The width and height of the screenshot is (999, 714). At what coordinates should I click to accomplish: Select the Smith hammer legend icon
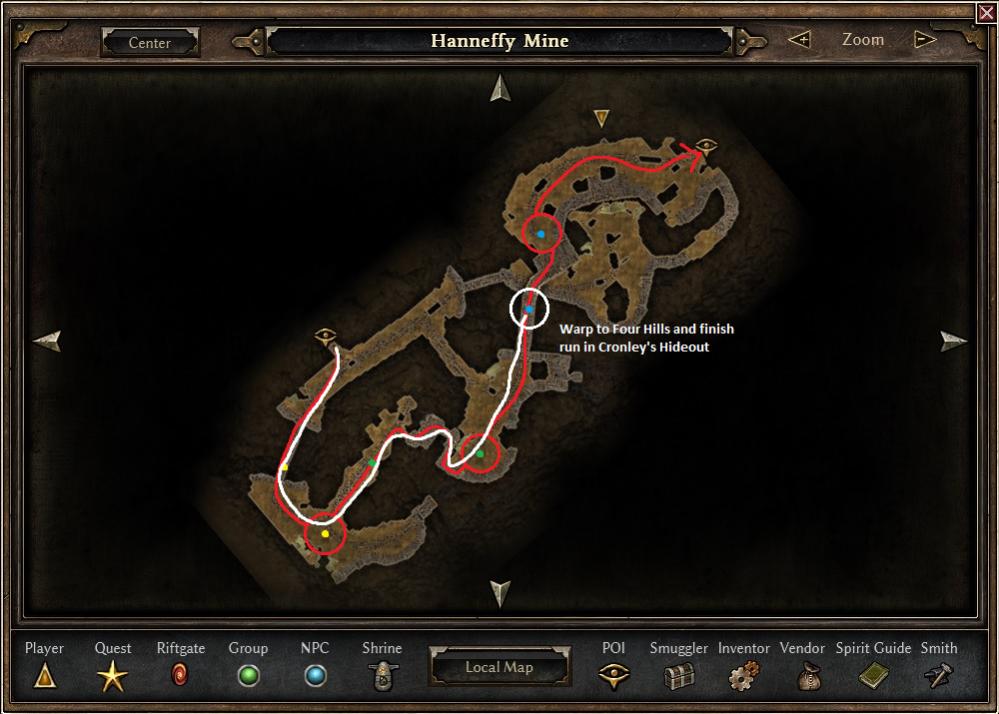coord(938,677)
